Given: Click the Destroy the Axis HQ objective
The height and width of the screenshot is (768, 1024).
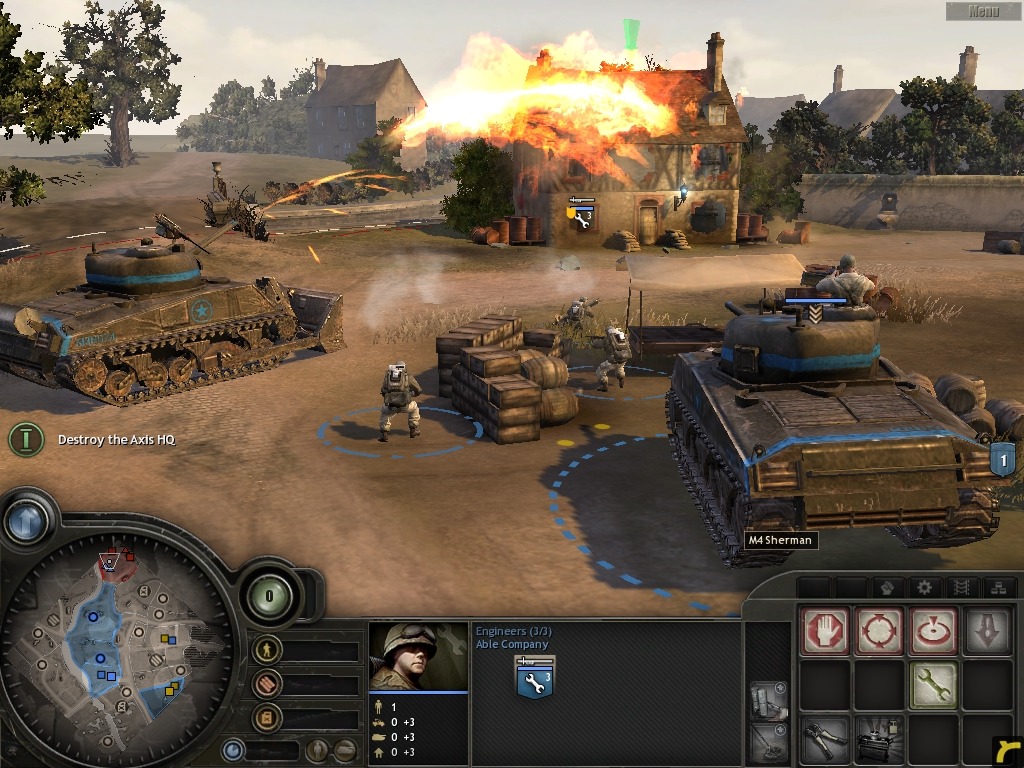Looking at the screenshot, I should click(x=116, y=440).
